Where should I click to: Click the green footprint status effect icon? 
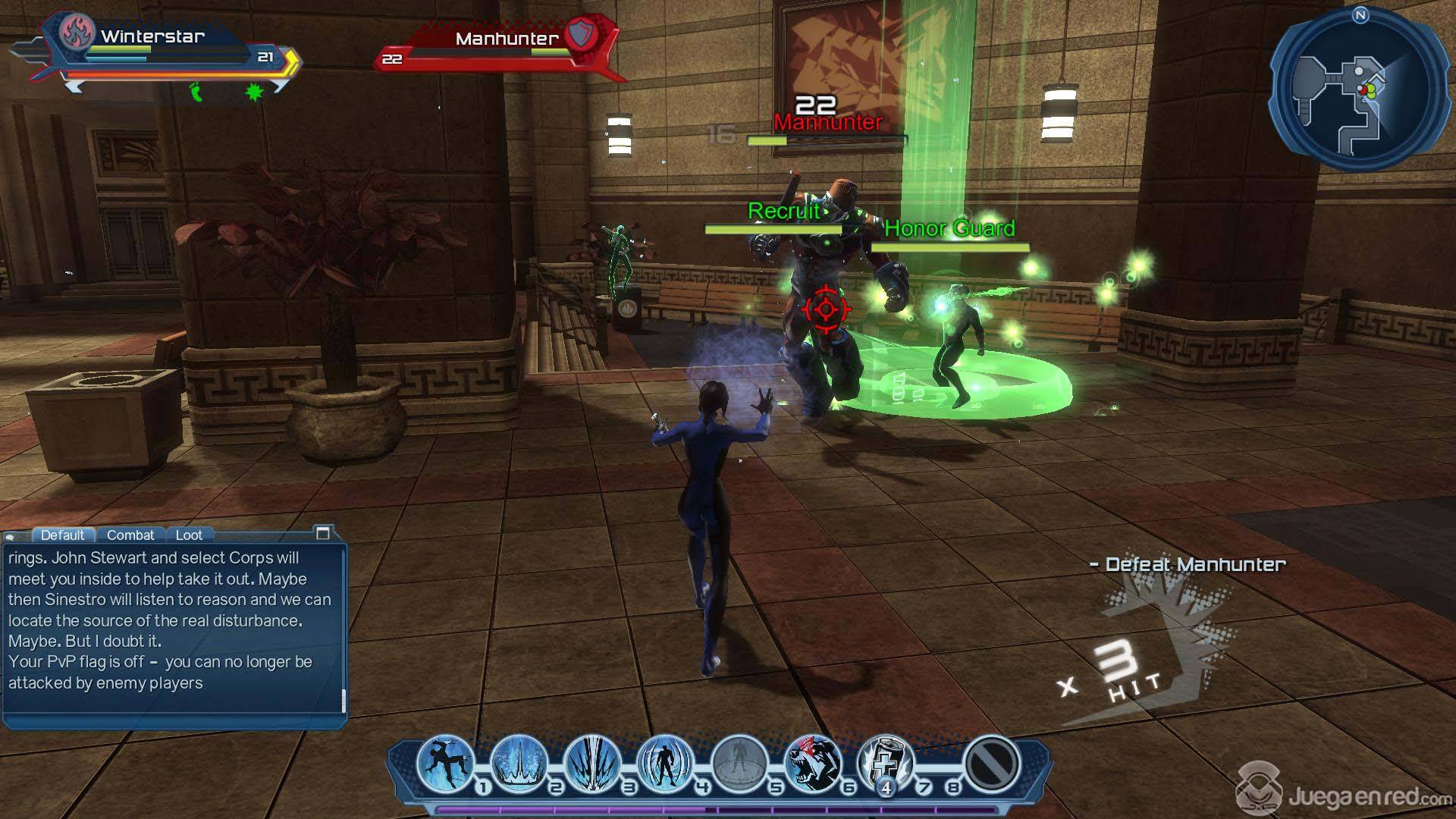tap(196, 93)
